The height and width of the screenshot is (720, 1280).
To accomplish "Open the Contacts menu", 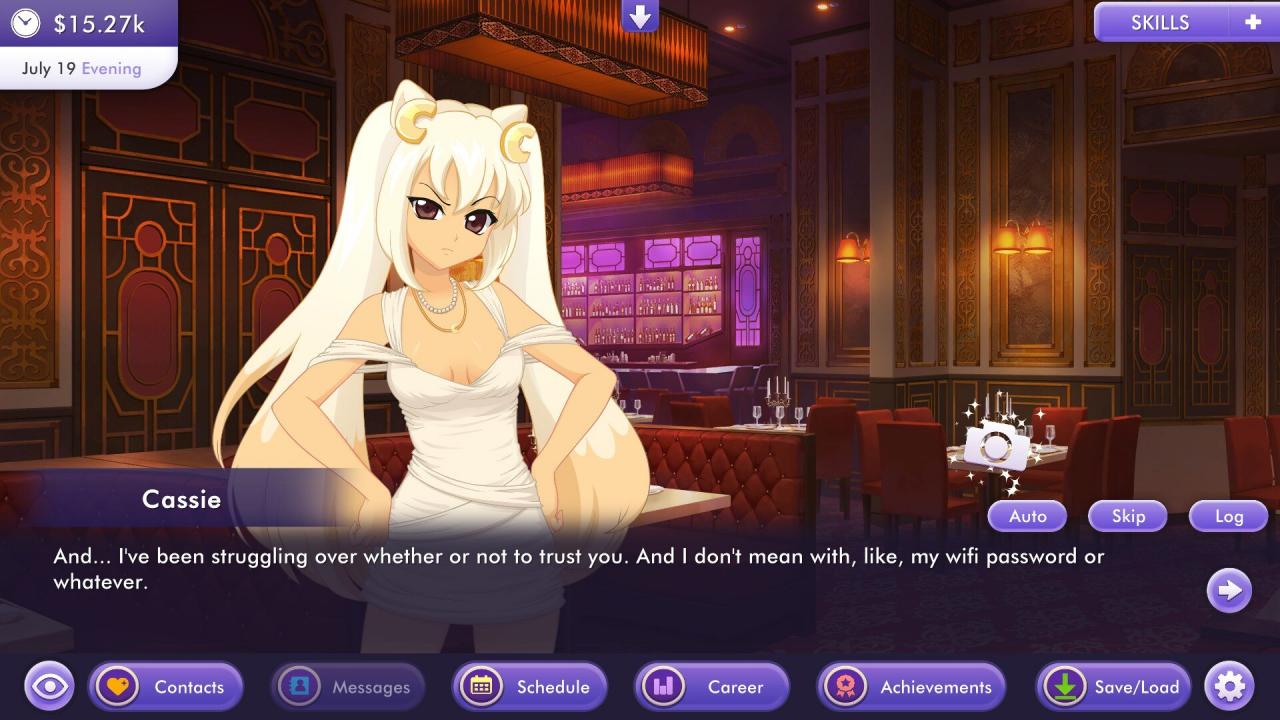I will coord(166,687).
